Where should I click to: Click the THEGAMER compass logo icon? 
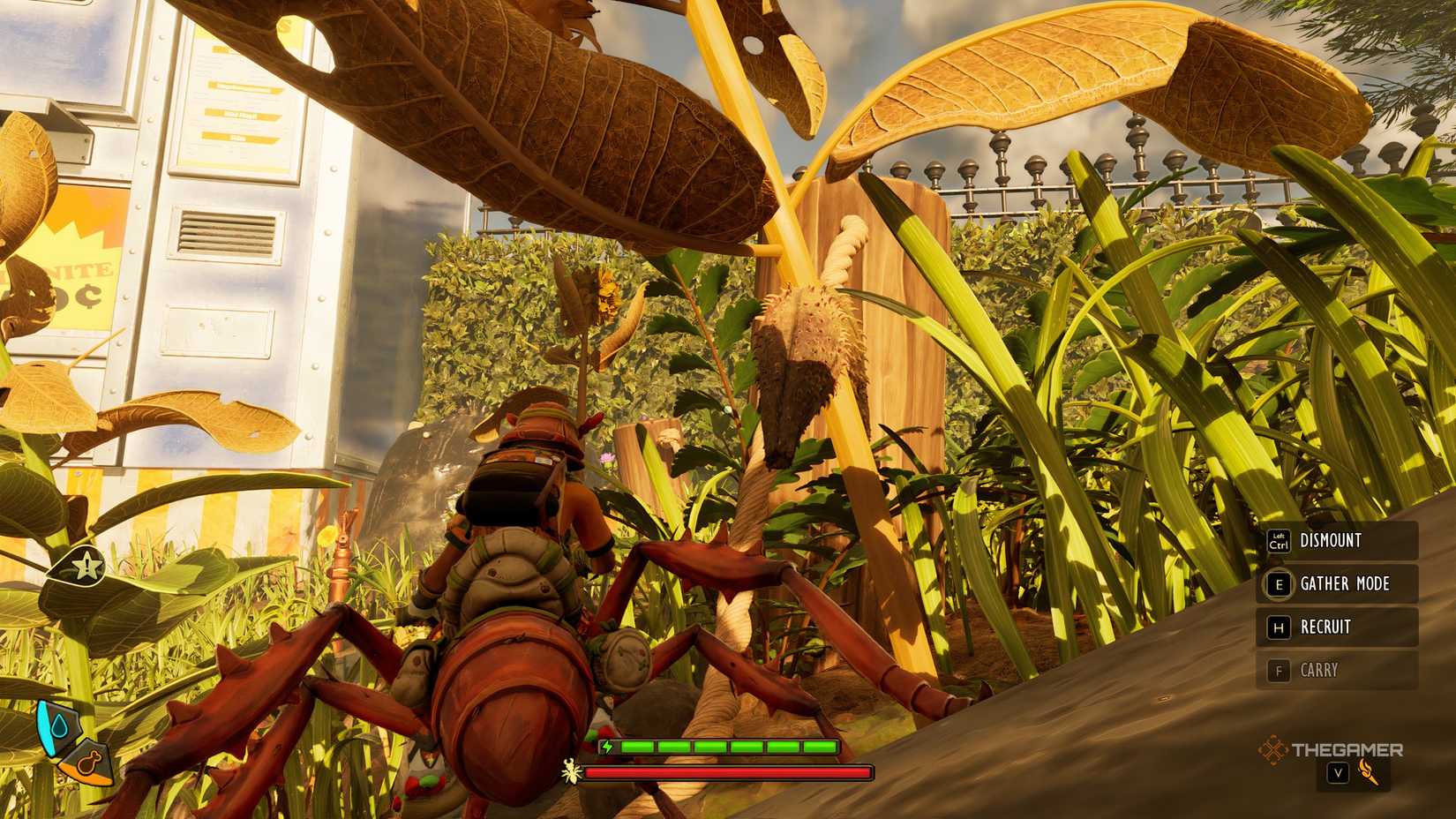pyautogui.click(x=1272, y=748)
